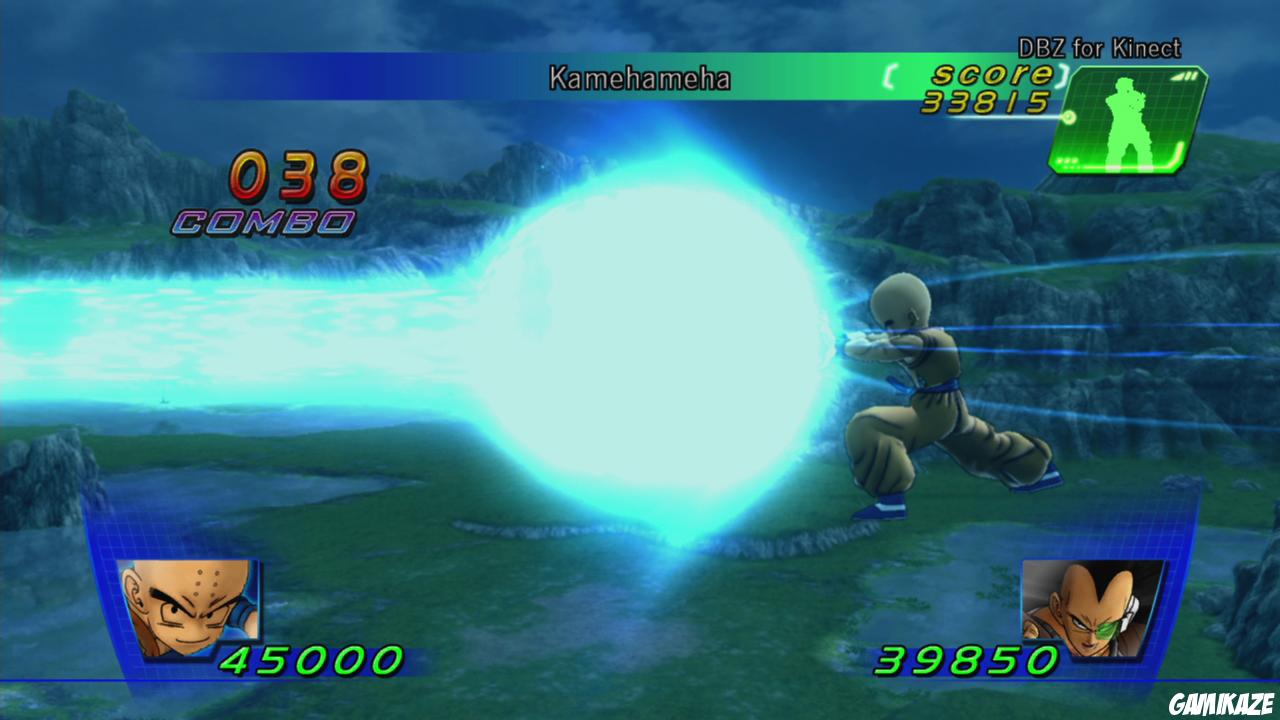Click the green Kinect player silhouette indicator
Viewport: 1280px width, 720px height.
(1125, 120)
